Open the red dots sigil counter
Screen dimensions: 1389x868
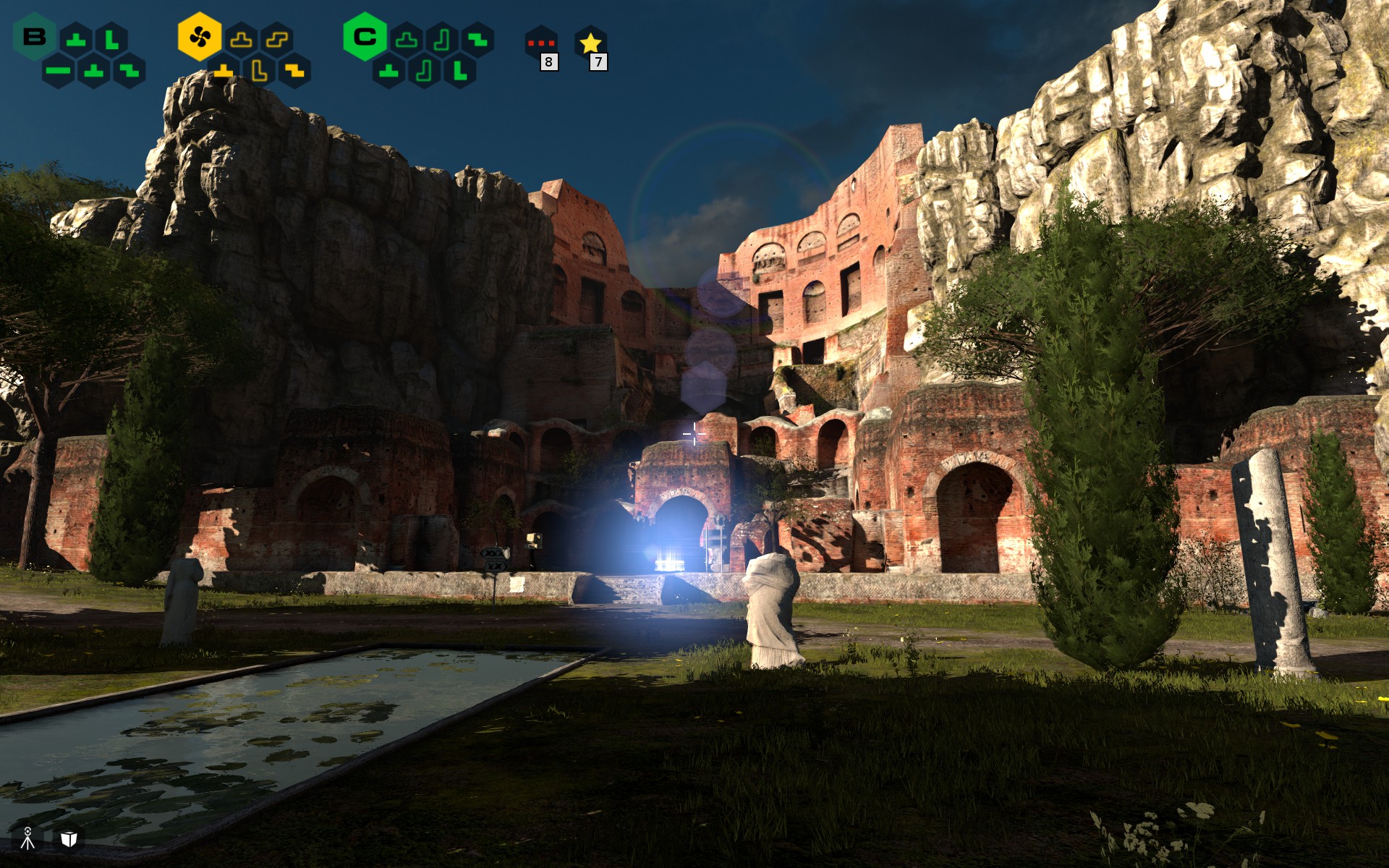541,43
